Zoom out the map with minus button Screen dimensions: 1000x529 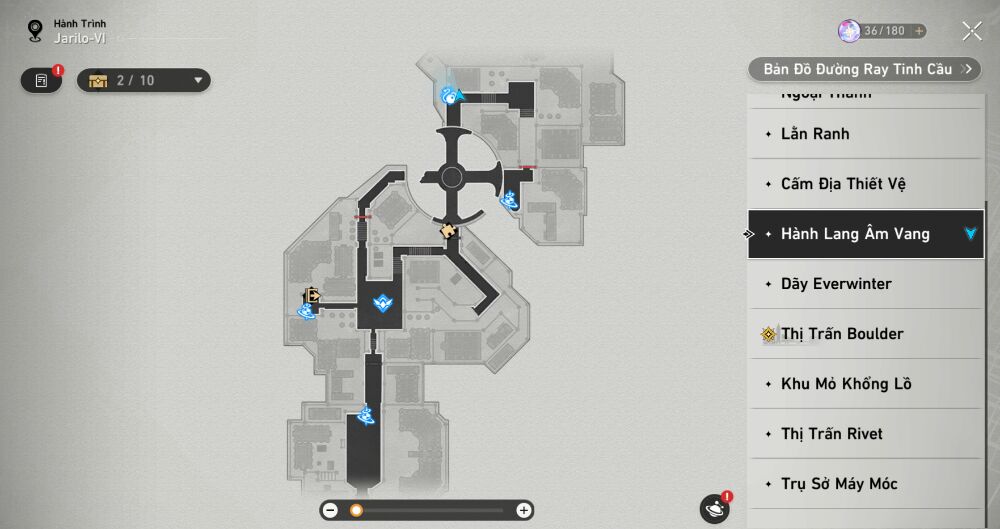click(x=330, y=510)
